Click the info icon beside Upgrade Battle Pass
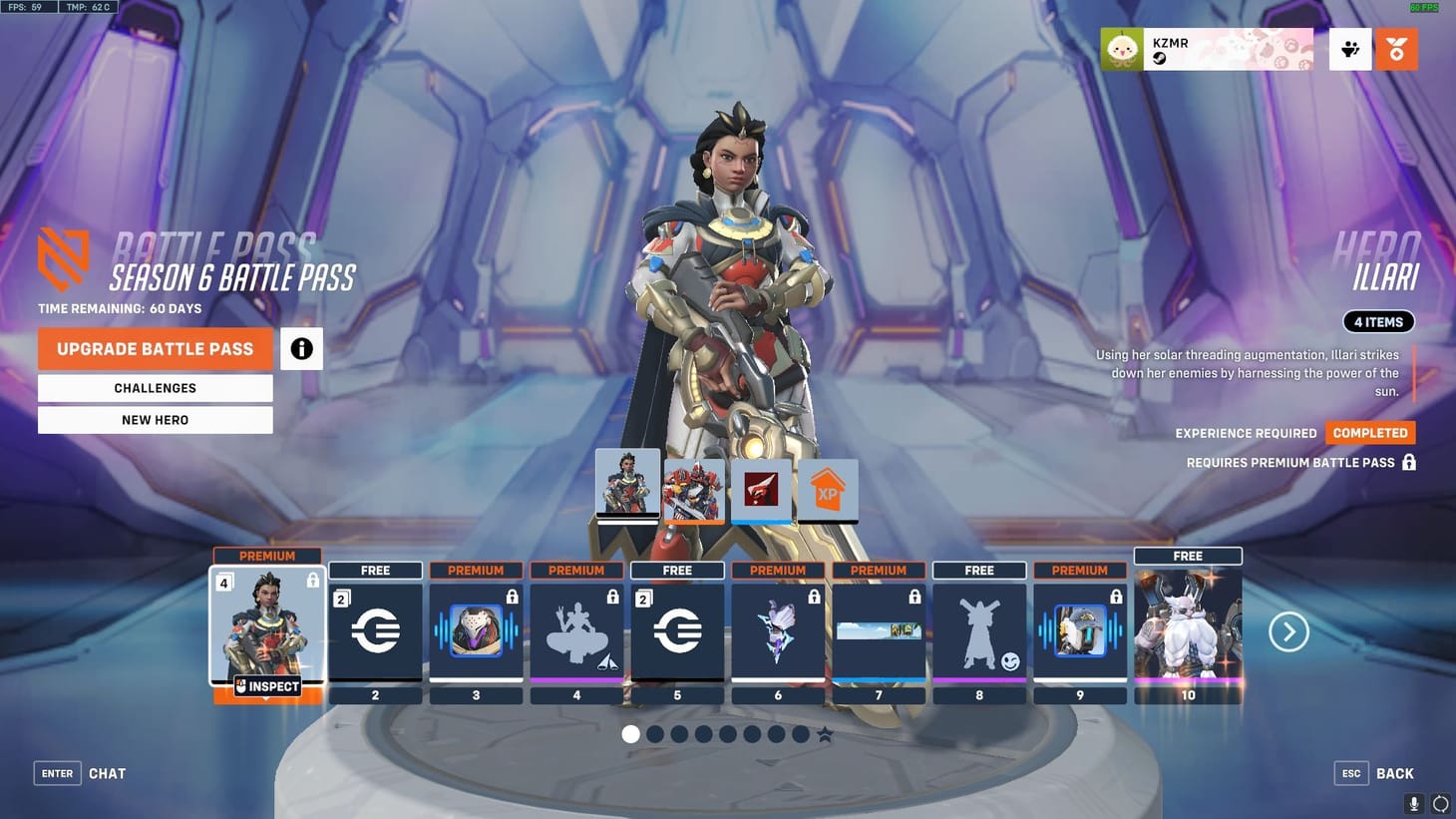Image resolution: width=1456 pixels, height=819 pixels. pos(301,348)
